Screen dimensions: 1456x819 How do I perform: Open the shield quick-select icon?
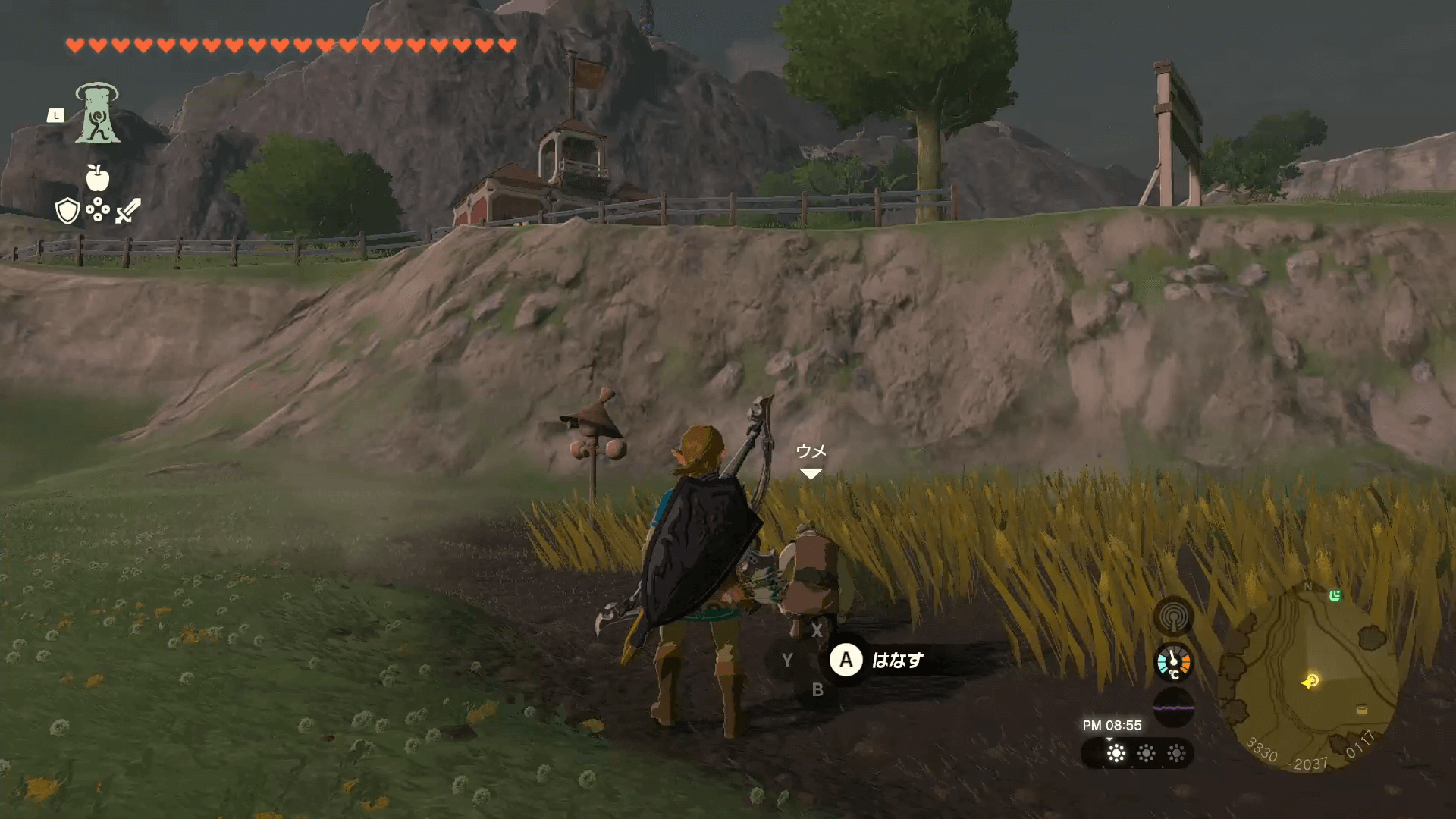68,211
